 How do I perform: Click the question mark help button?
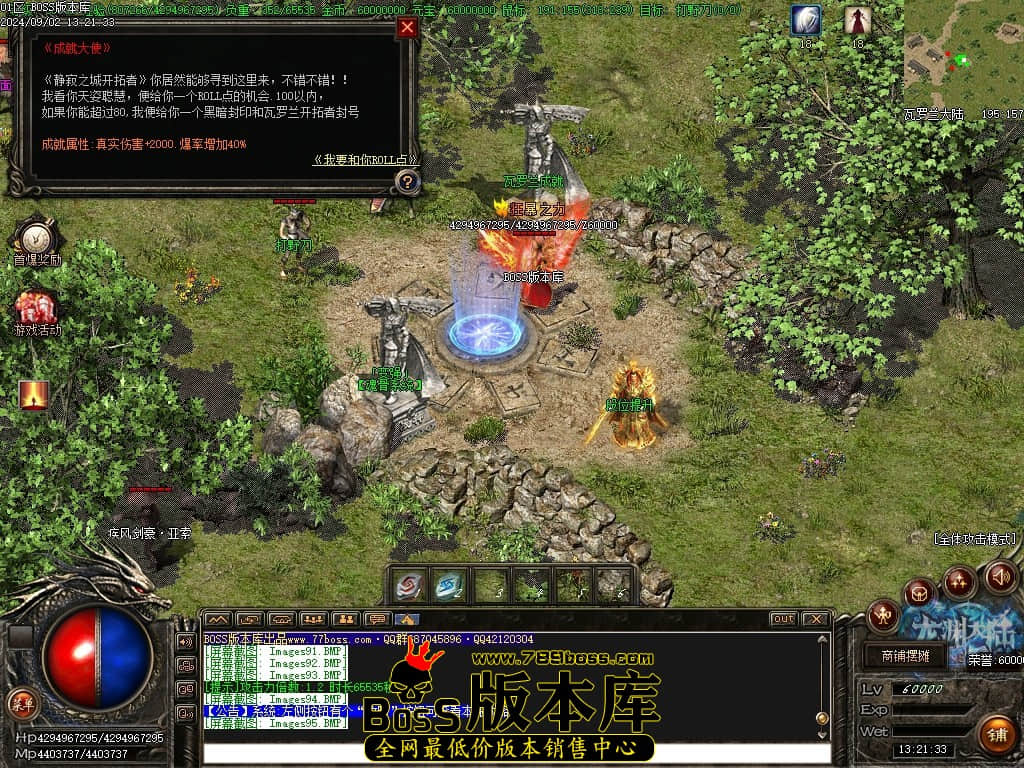click(407, 182)
